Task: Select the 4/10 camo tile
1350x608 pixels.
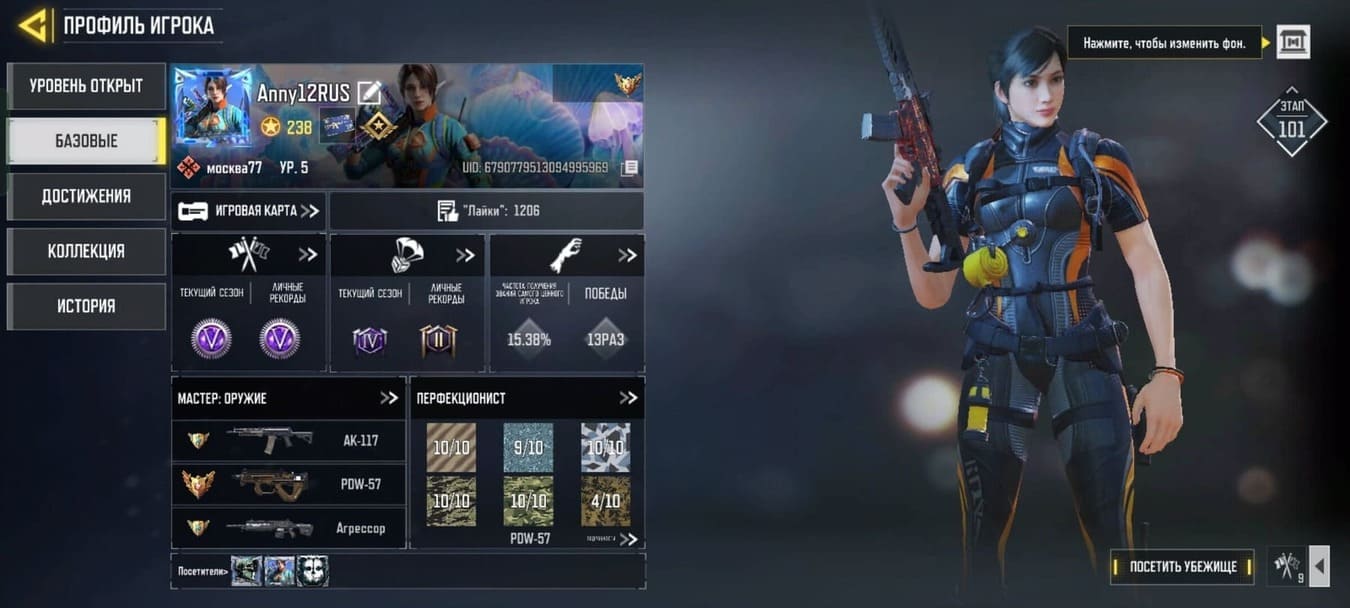Action: pos(605,501)
